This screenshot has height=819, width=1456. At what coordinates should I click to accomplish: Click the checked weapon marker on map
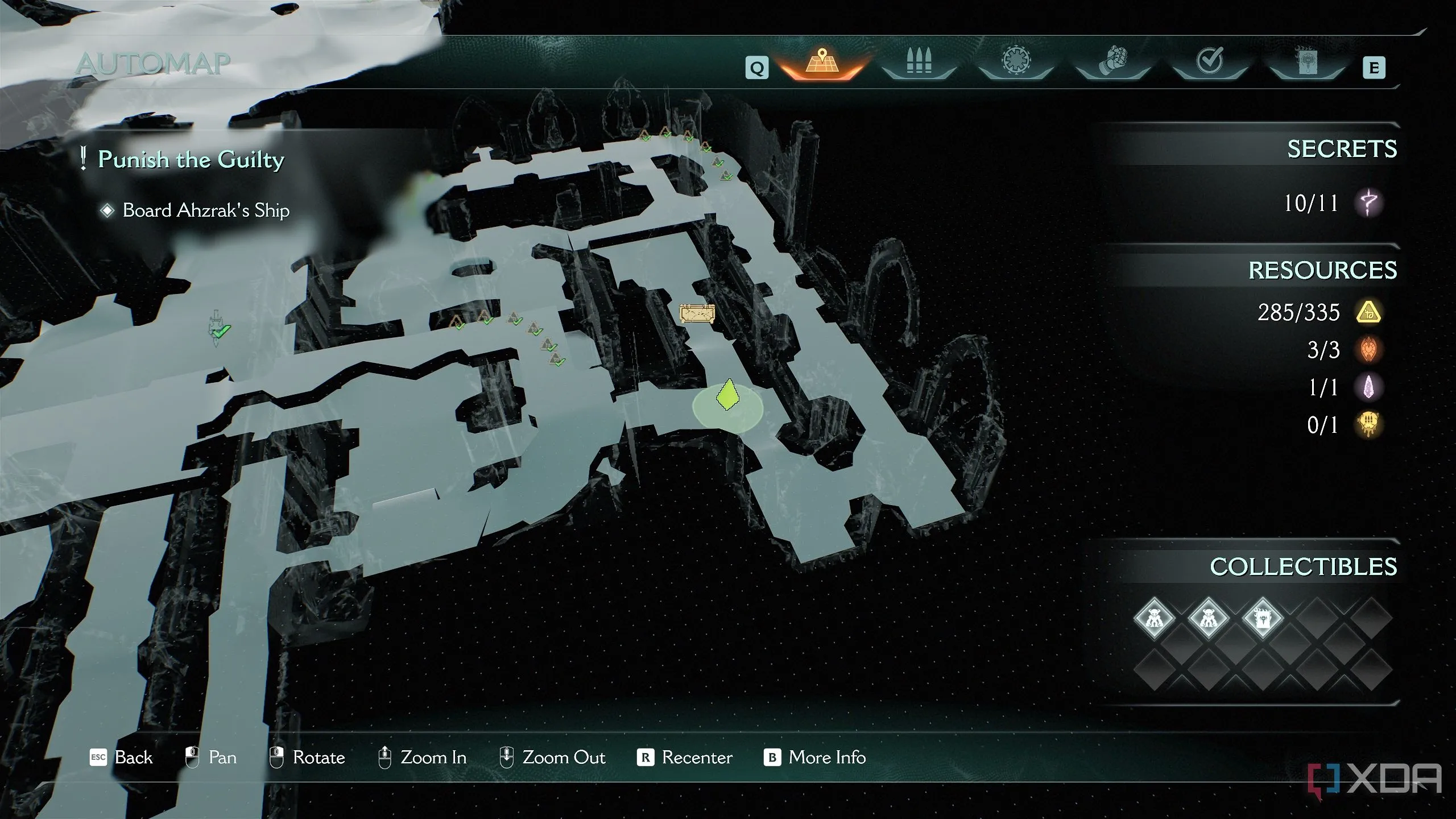218,329
